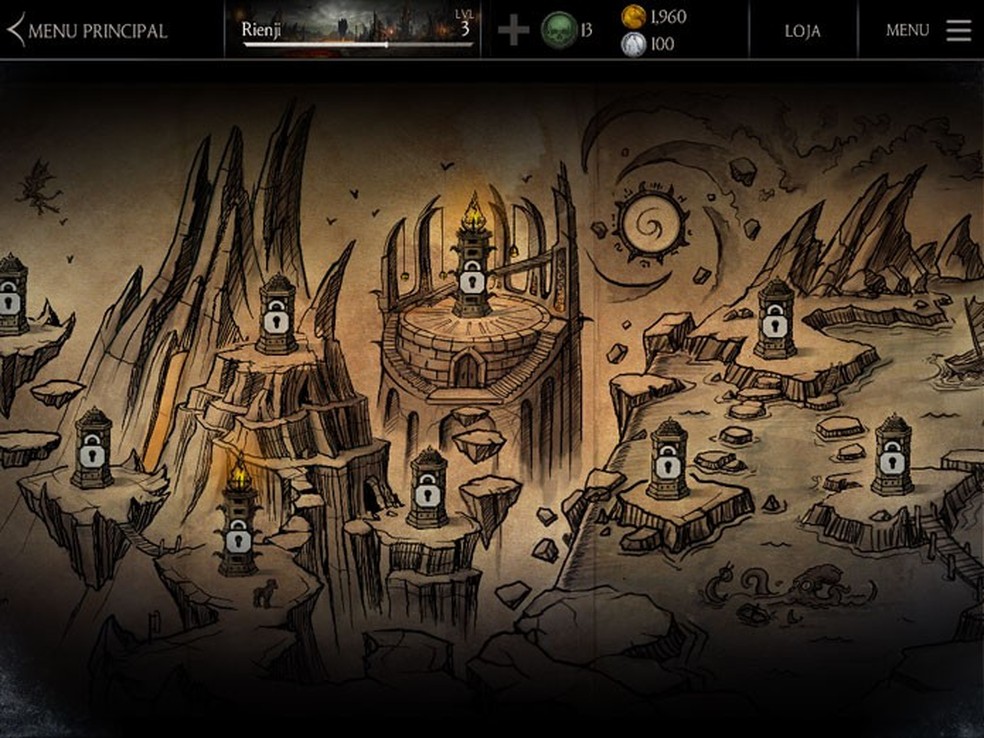Go back to Menu Principal
The height and width of the screenshot is (738, 984).
click(88, 30)
